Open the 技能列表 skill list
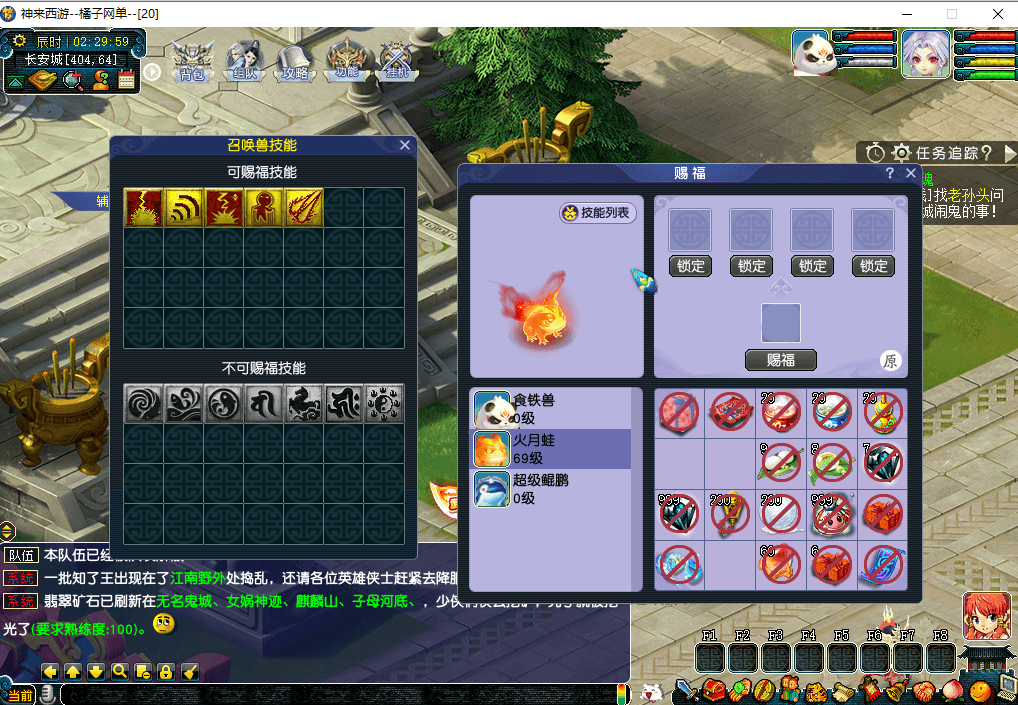This screenshot has width=1018, height=705. pyautogui.click(x=598, y=213)
